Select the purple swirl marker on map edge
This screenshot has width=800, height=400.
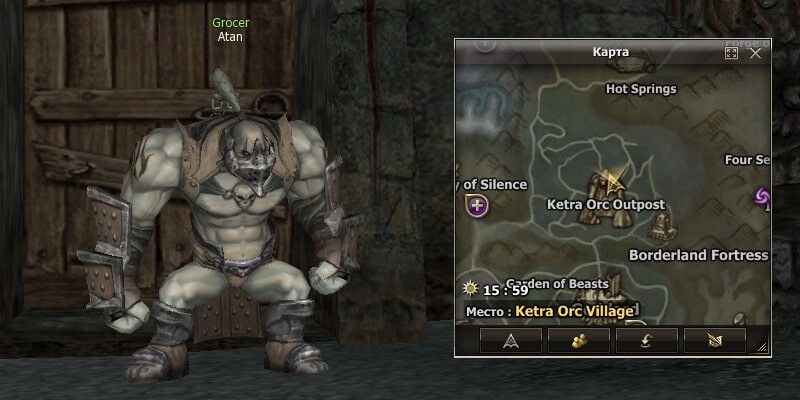pos(762,197)
